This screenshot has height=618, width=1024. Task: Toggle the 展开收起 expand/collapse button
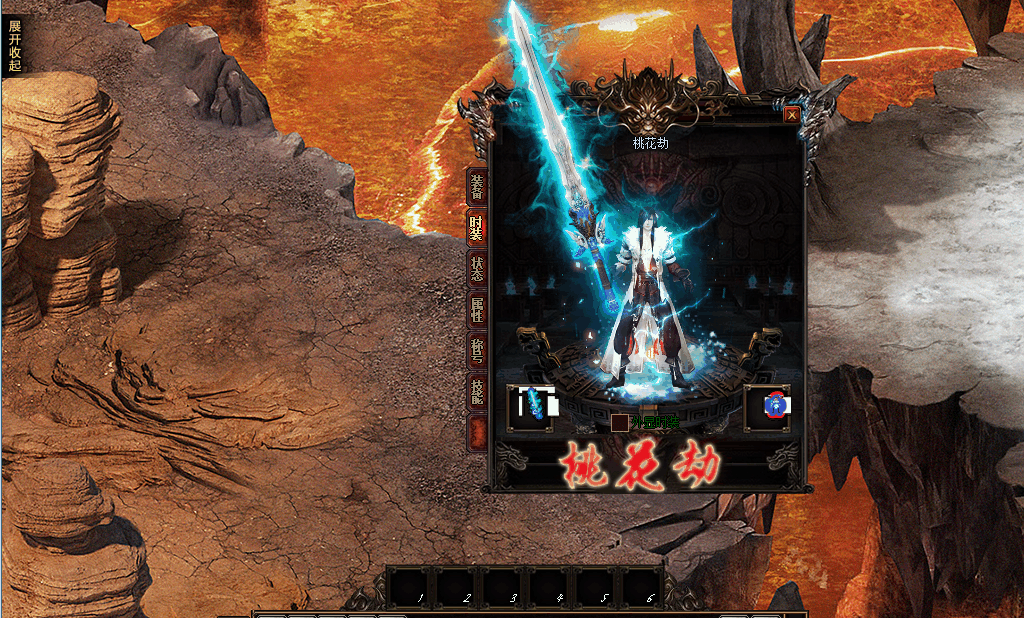[x=14, y=45]
